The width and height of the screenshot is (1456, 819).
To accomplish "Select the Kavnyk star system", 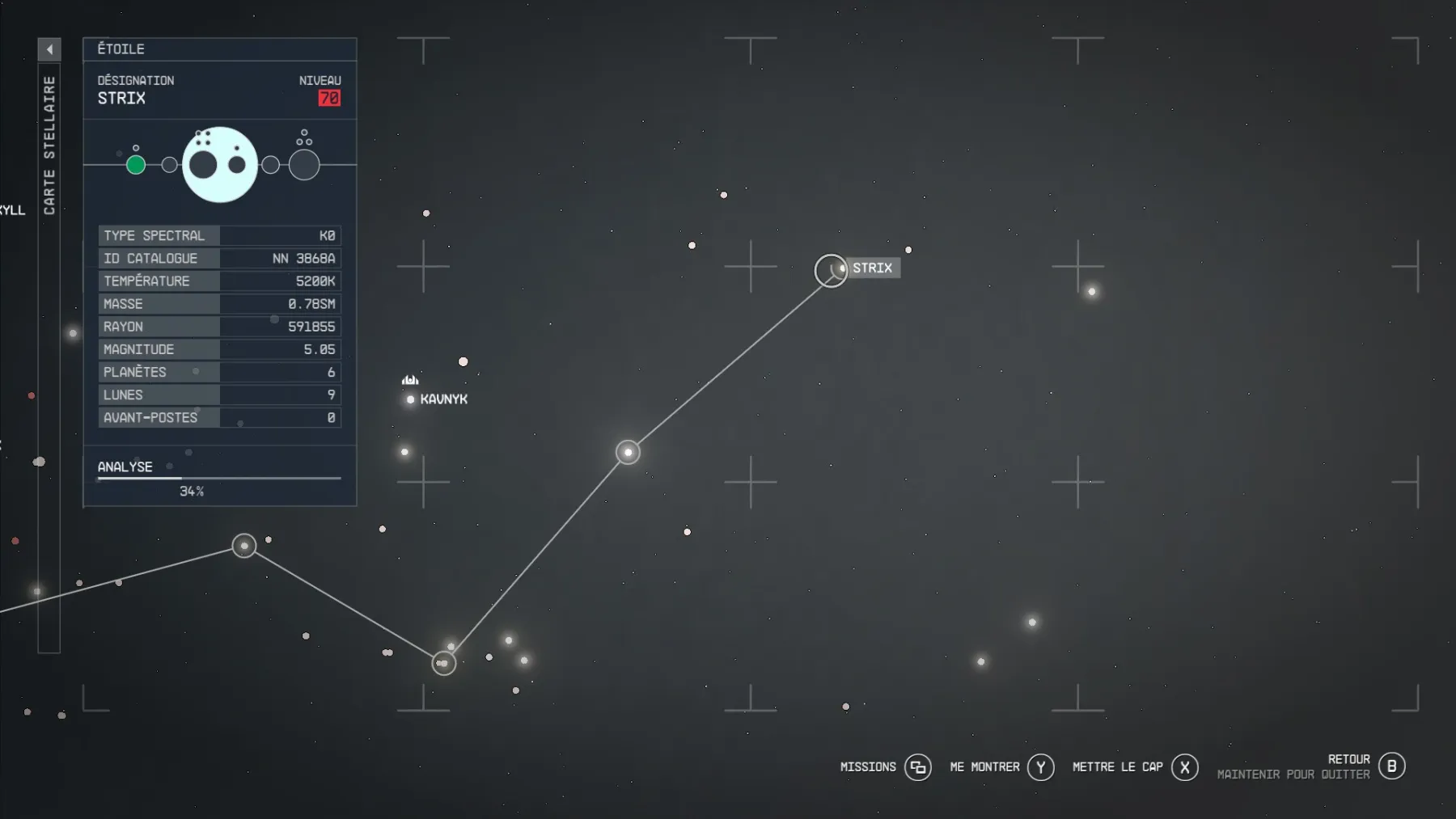I will [x=412, y=398].
